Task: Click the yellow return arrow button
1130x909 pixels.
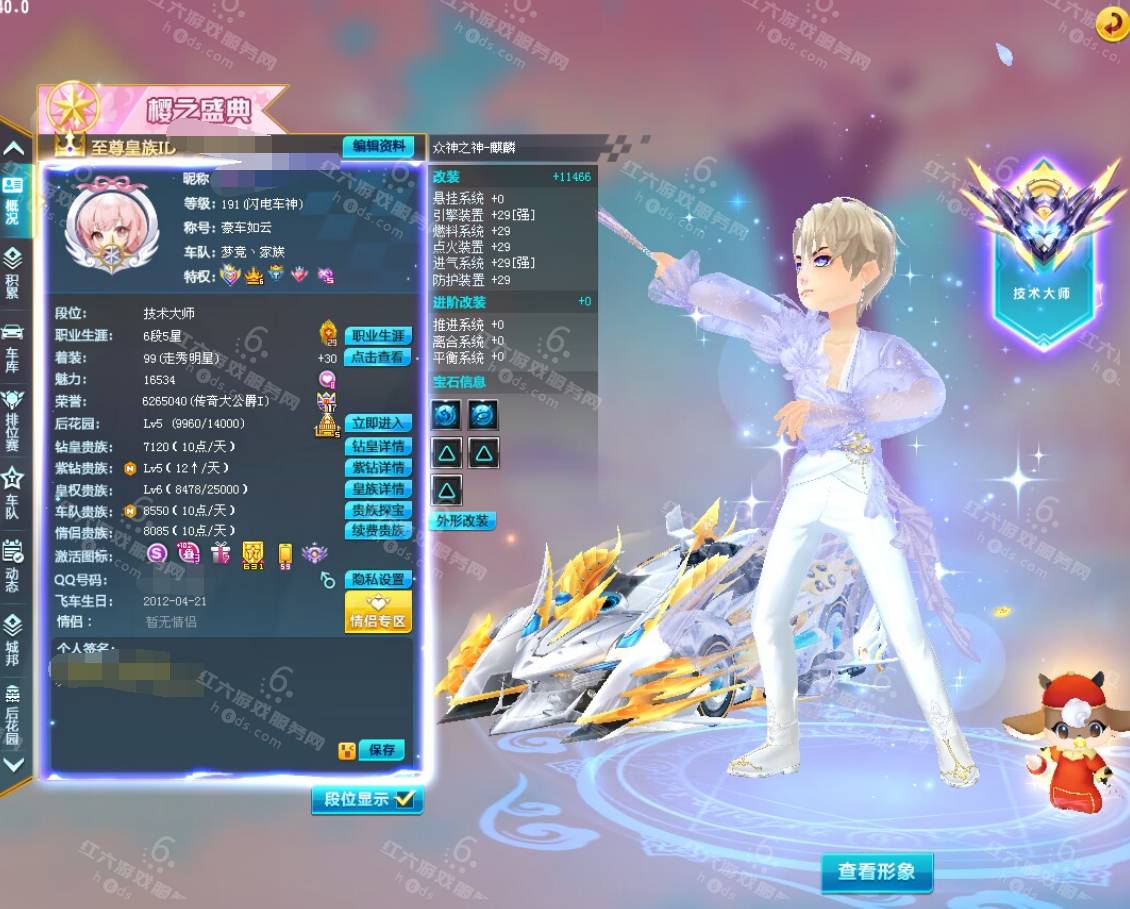Action: point(1111,25)
